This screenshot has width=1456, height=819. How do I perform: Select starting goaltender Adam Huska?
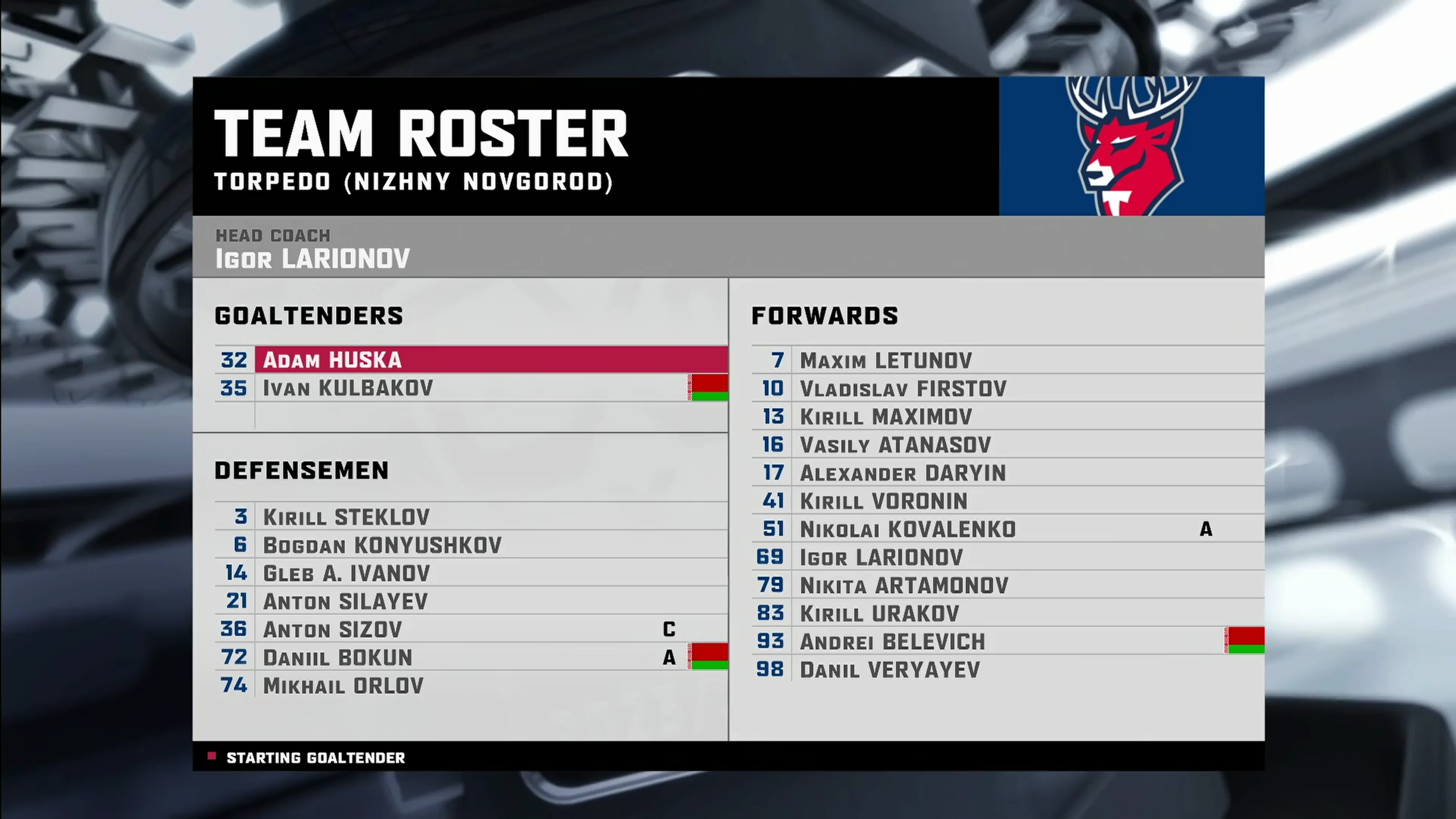pos(332,359)
